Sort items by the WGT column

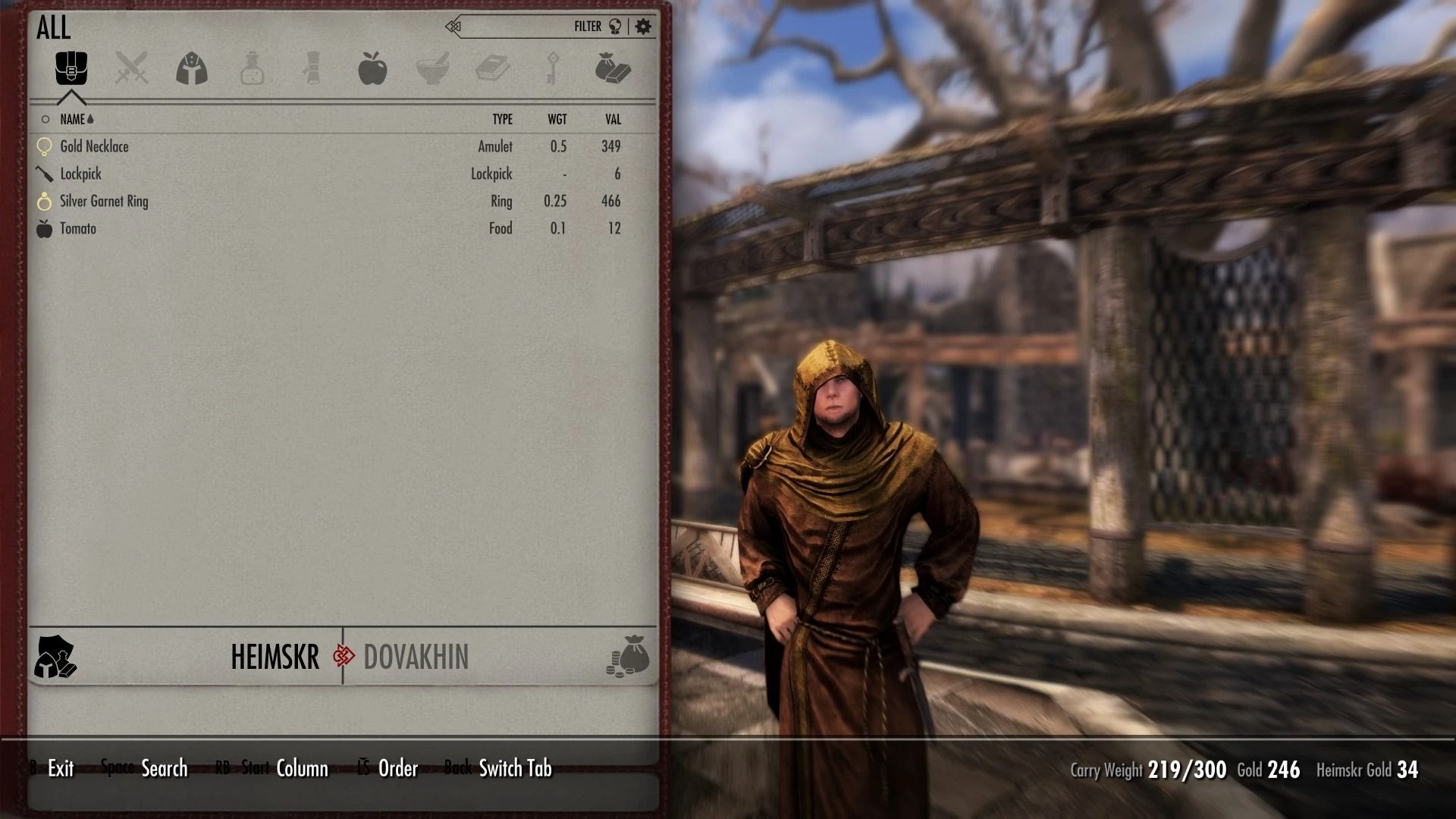(558, 119)
